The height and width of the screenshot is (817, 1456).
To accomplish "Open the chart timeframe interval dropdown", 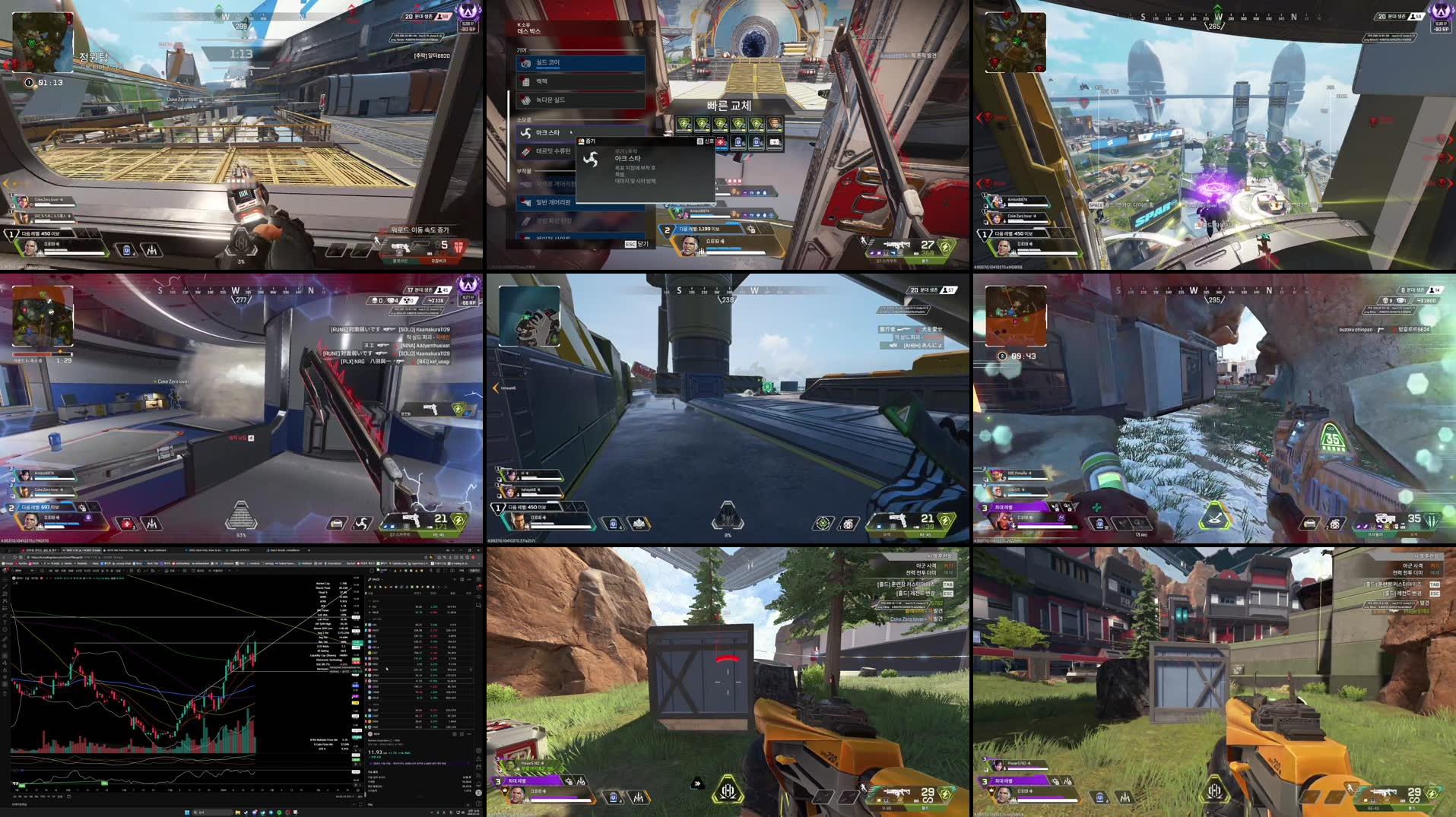I will [x=33, y=571].
